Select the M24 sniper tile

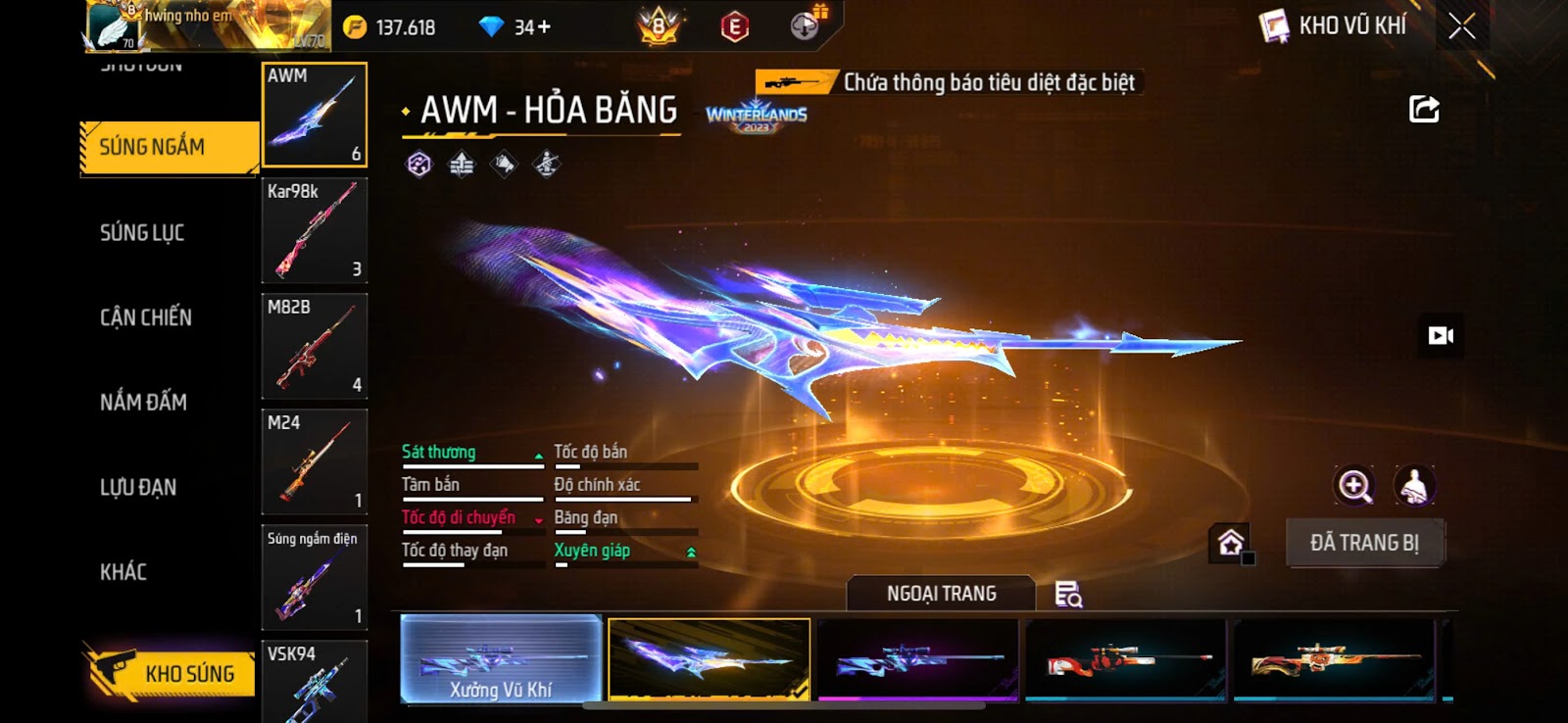tap(315, 462)
